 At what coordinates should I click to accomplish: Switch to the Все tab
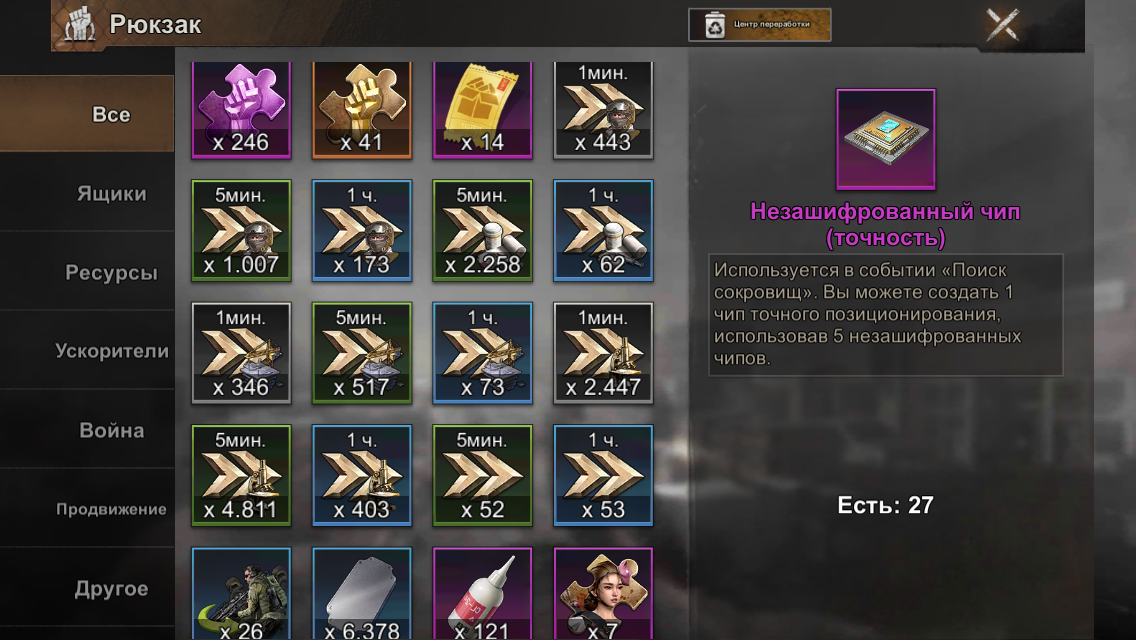click(x=110, y=115)
